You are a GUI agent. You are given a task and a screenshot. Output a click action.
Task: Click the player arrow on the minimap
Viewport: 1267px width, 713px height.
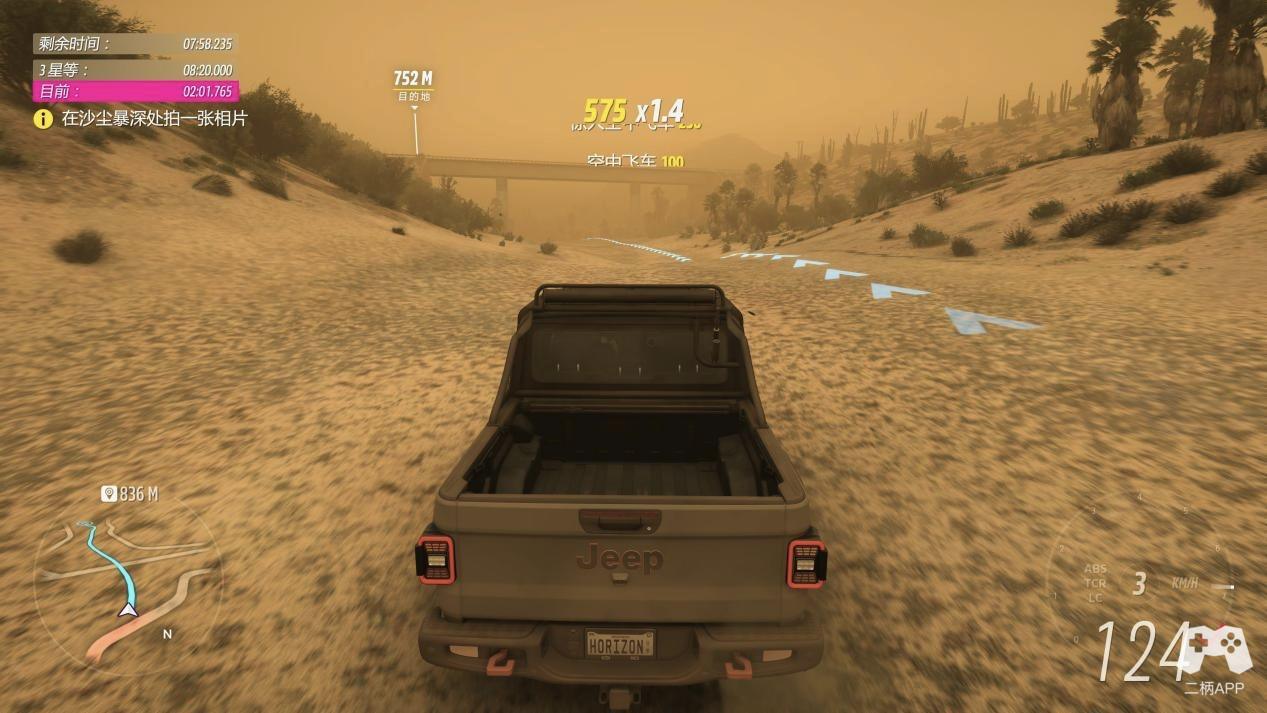tap(128, 609)
